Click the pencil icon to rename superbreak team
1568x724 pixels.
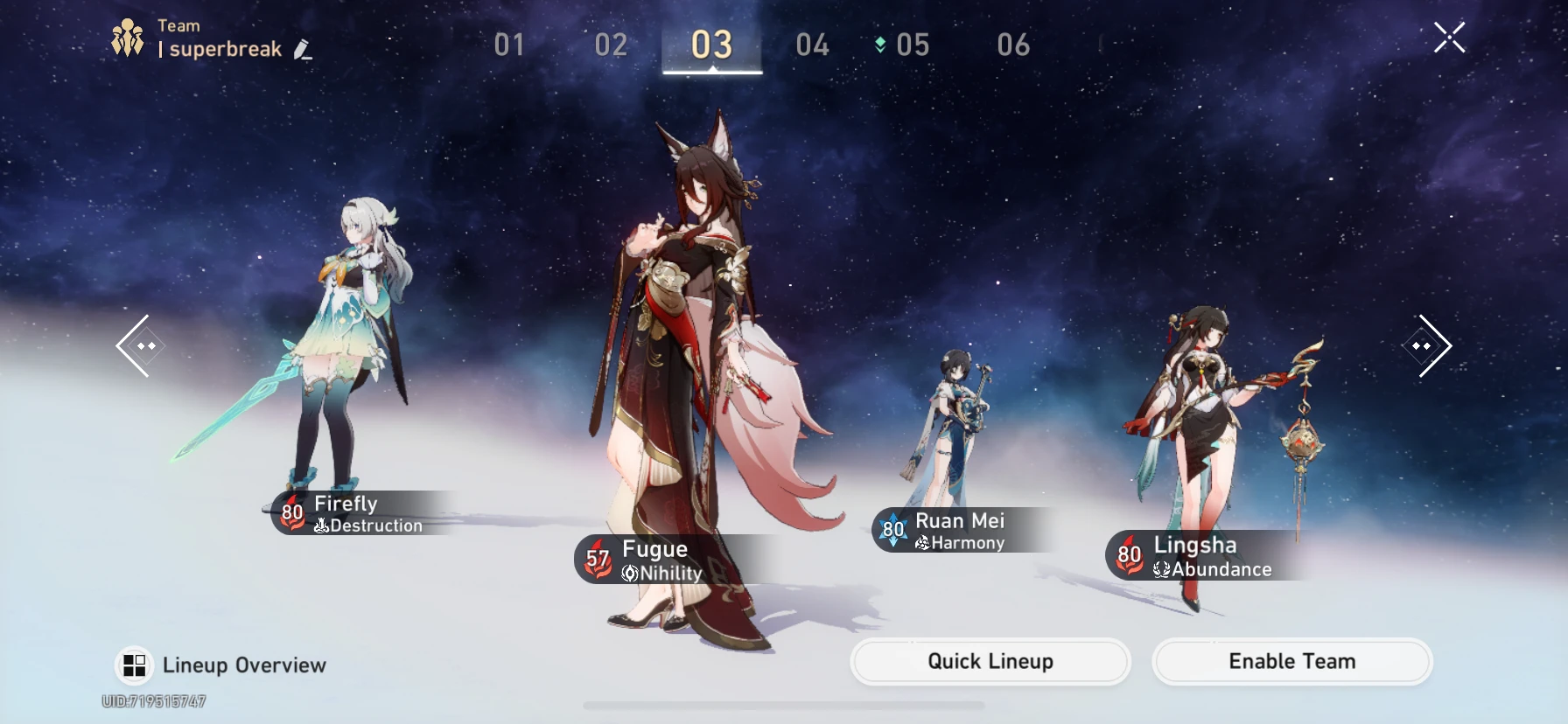tap(300, 50)
